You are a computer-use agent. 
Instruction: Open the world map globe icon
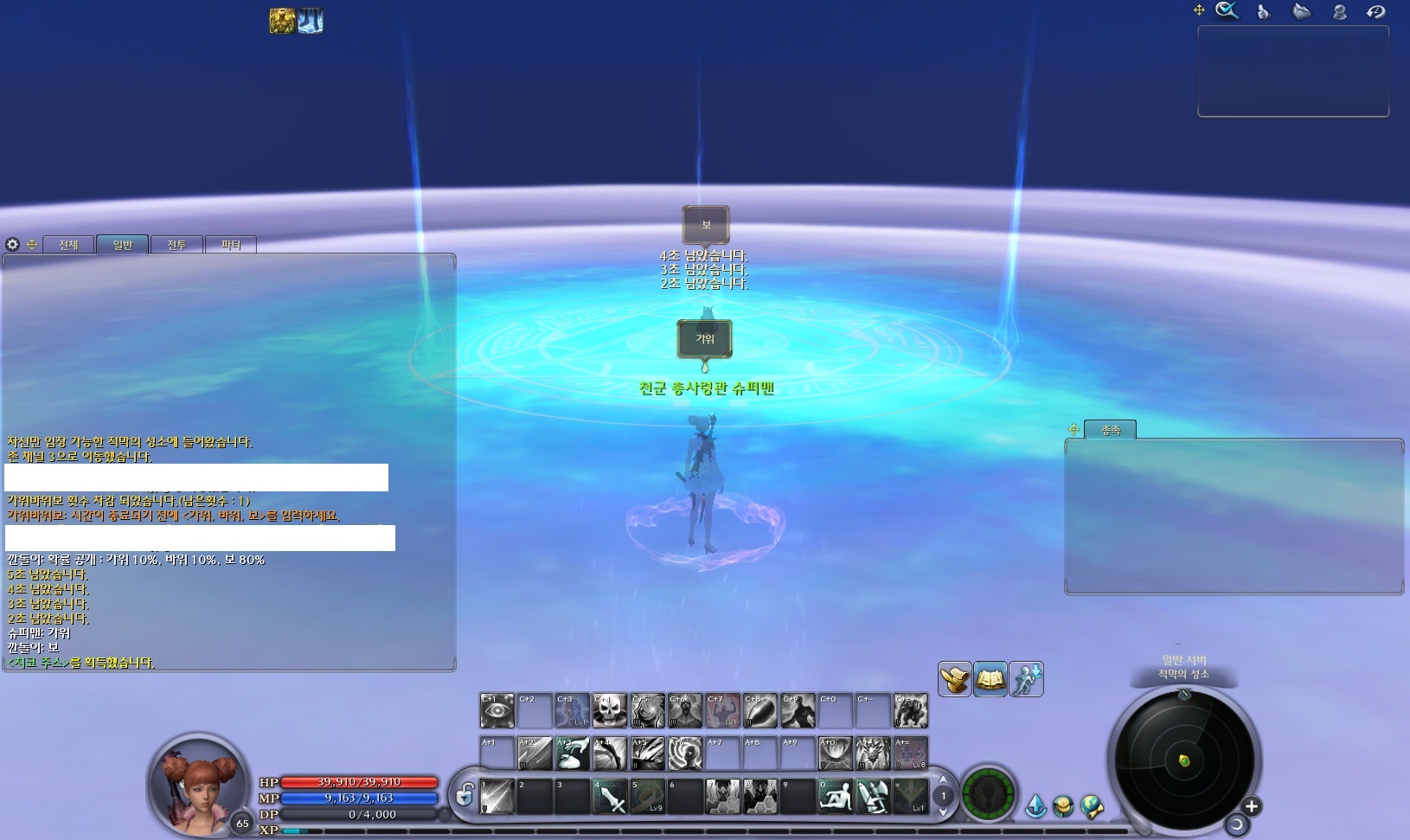[x=1092, y=805]
